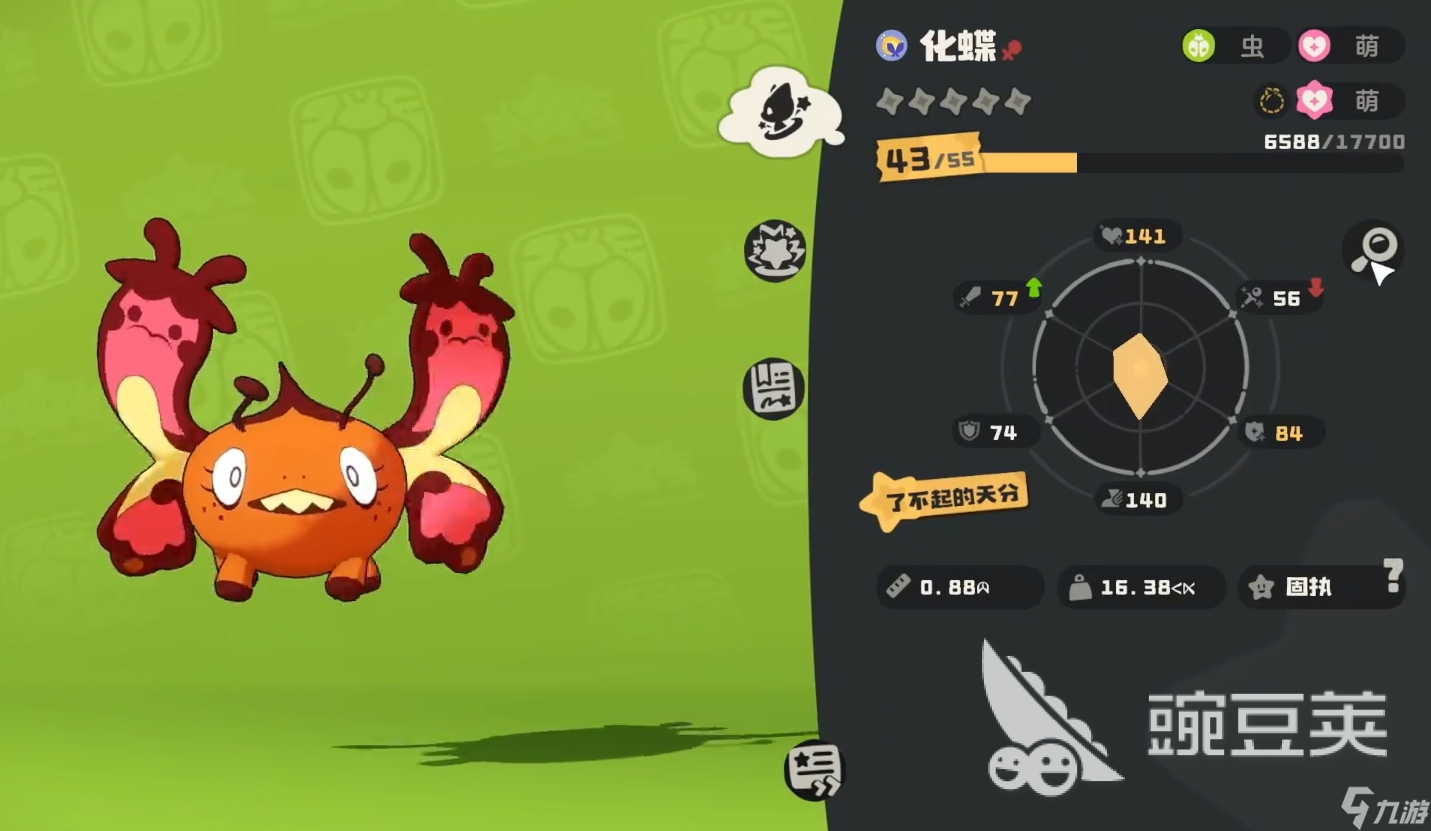Click the top 萌 type badge
Viewport: 1431px width, 831px height.
(x=1350, y=46)
